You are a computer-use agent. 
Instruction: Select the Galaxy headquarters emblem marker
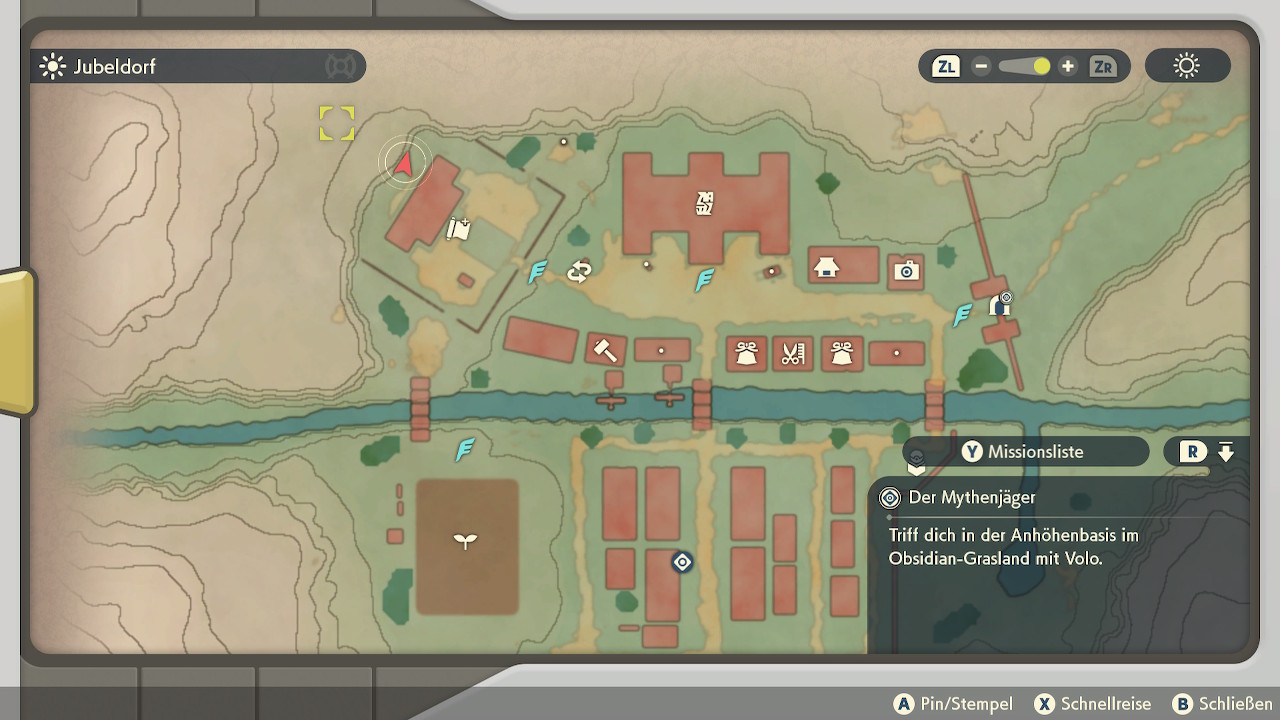pyautogui.click(x=705, y=204)
